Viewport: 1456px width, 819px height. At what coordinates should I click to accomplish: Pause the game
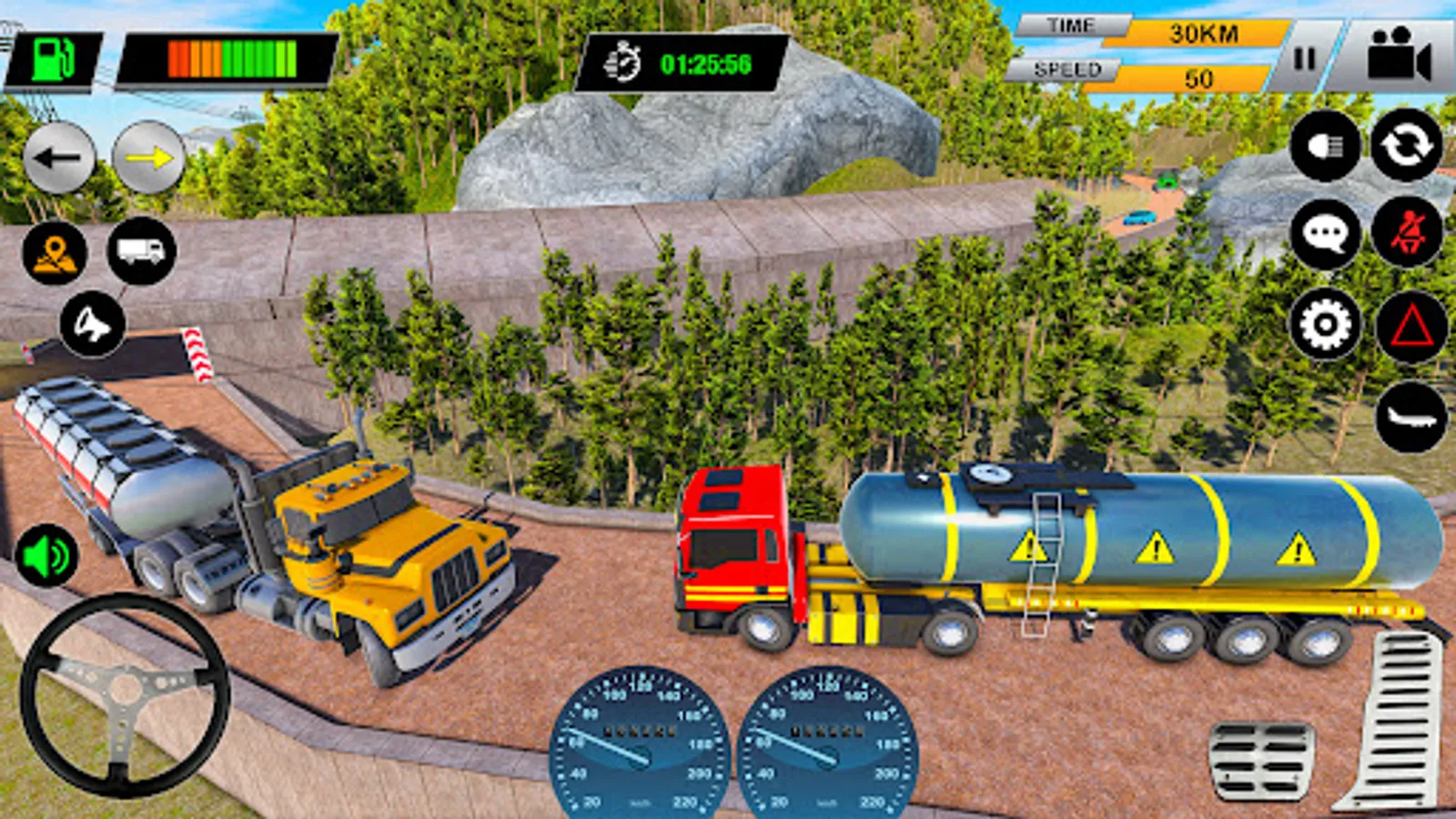1305,59
